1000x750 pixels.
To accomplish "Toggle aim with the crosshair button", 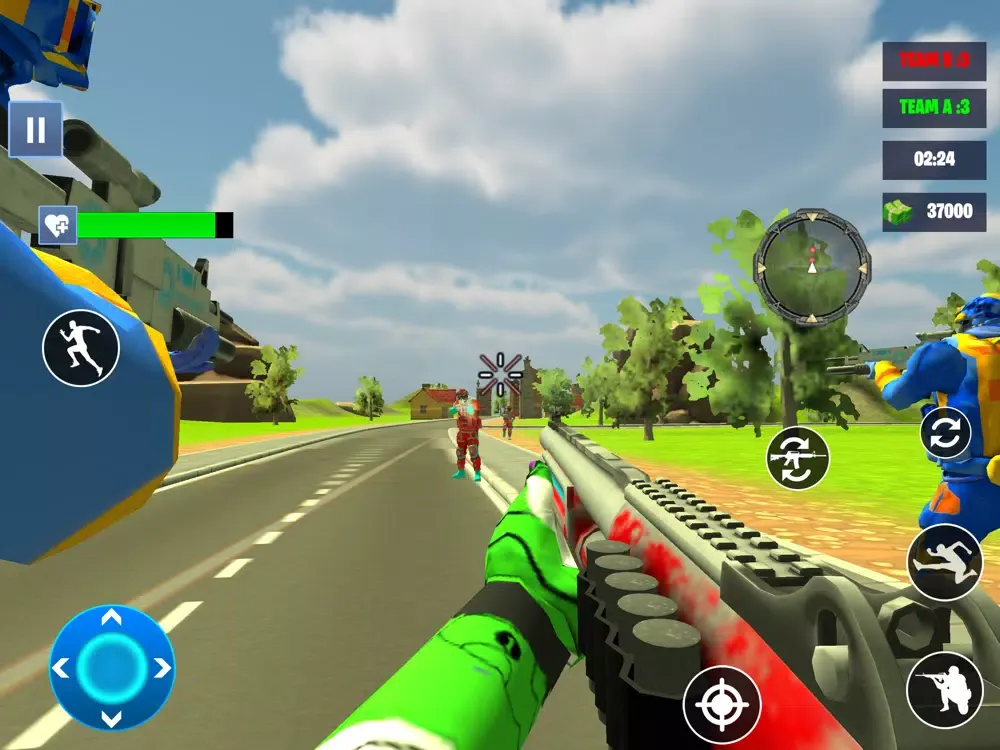I will (x=721, y=705).
